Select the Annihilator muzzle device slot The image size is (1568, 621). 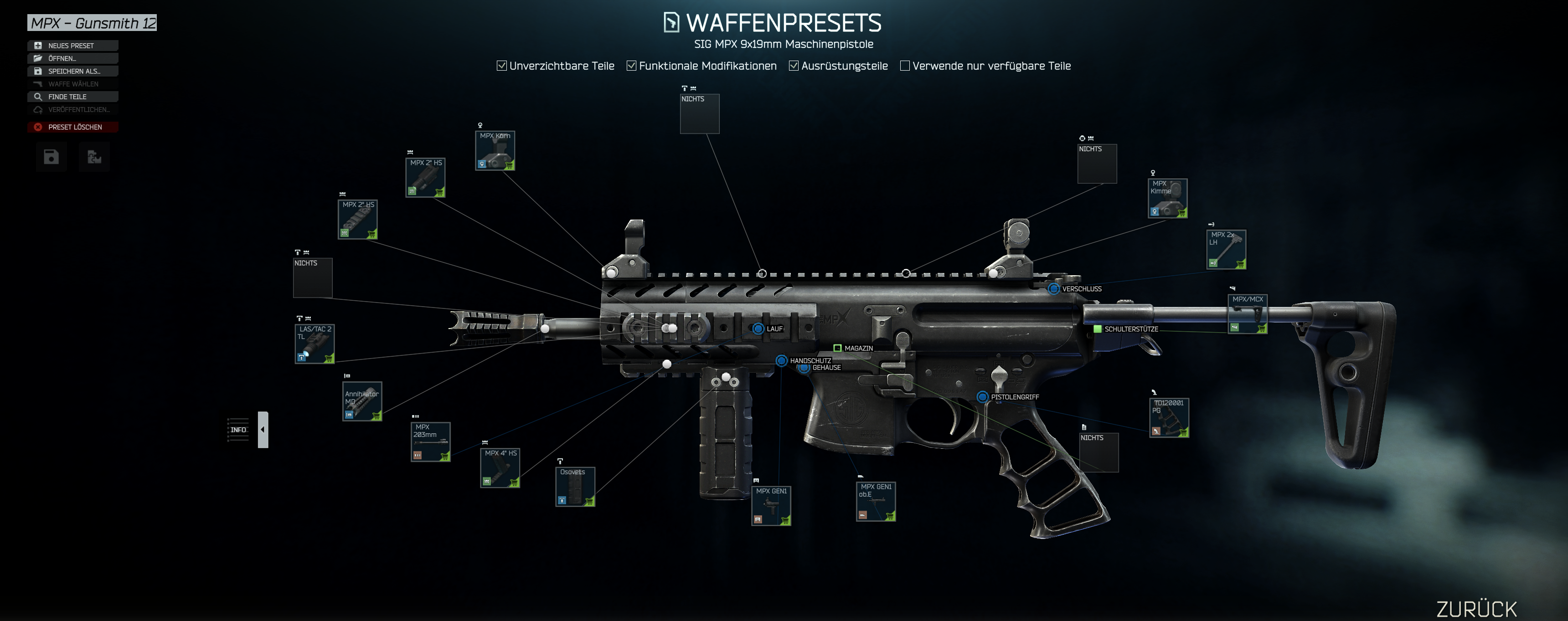[x=362, y=401]
